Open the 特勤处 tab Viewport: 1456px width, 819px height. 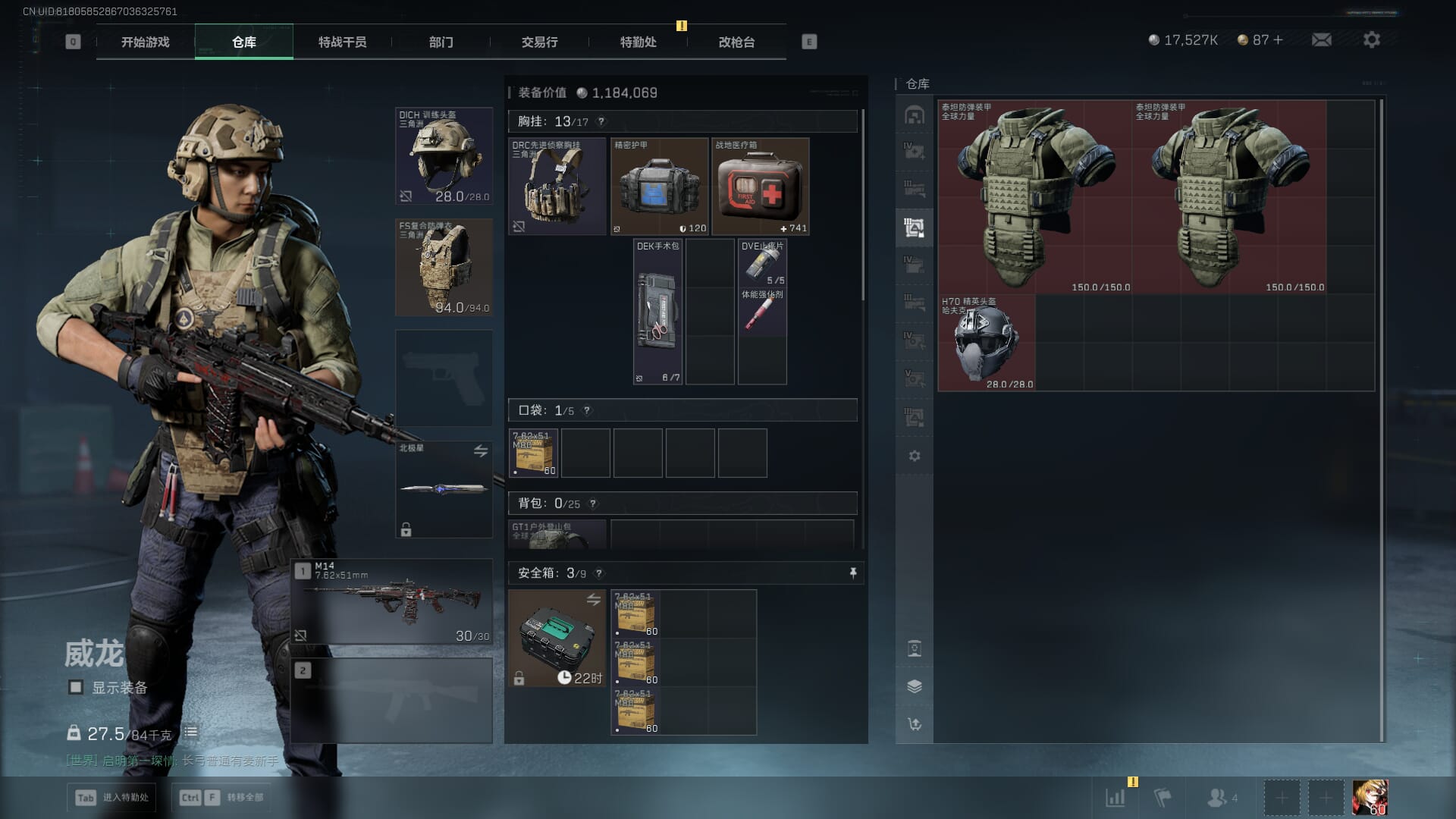tap(638, 42)
